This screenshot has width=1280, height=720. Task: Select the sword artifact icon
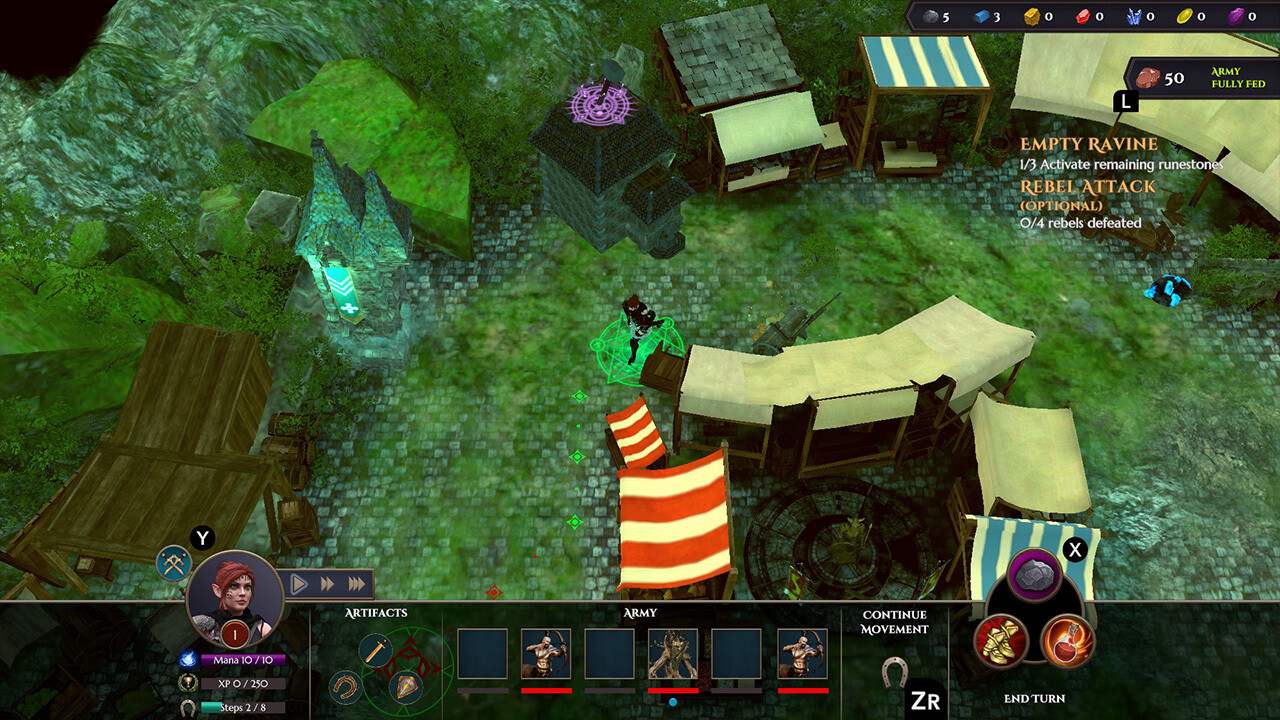pyautogui.click(x=374, y=649)
